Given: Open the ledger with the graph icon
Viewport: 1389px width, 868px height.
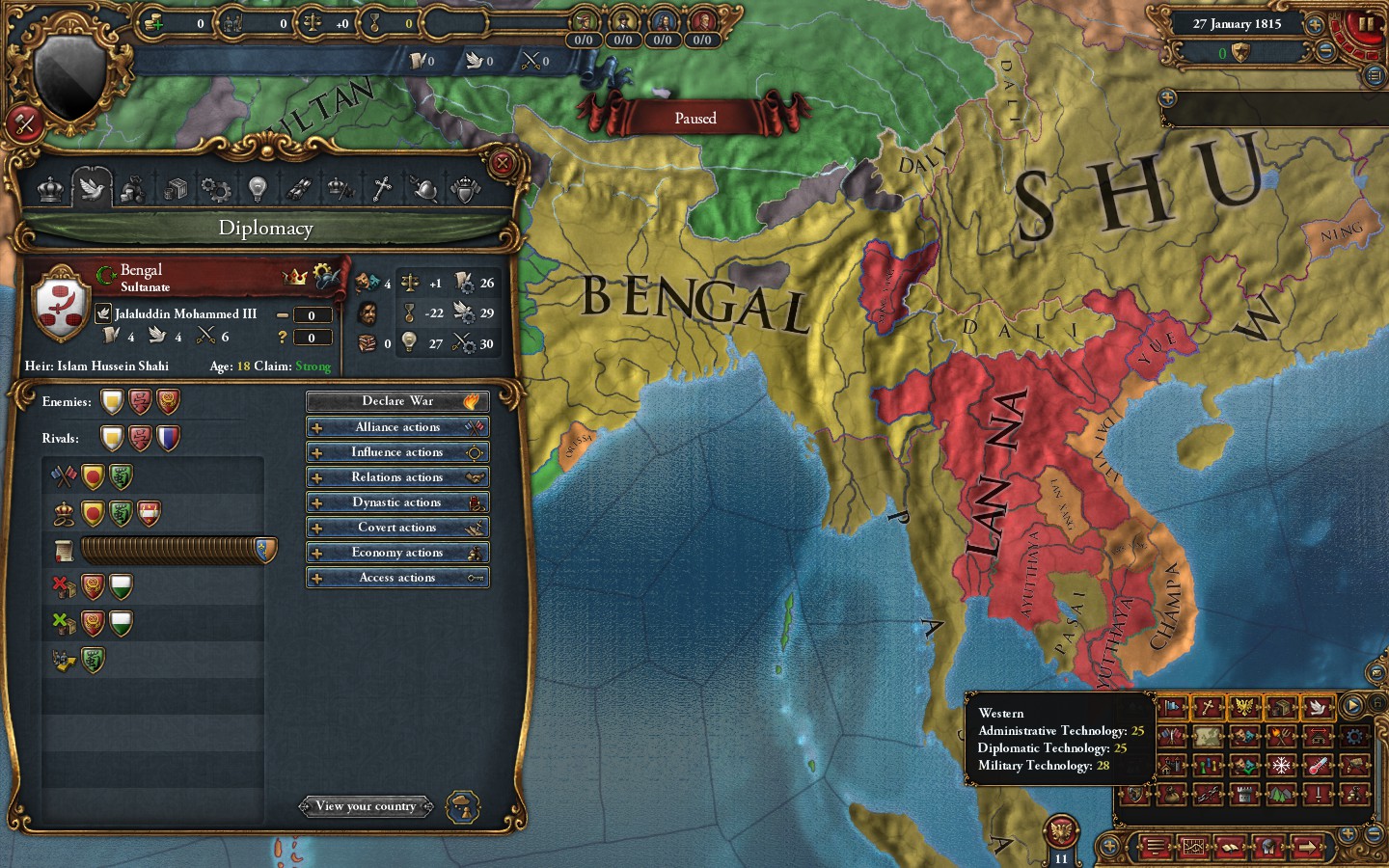Looking at the screenshot, I should [x=1194, y=848].
